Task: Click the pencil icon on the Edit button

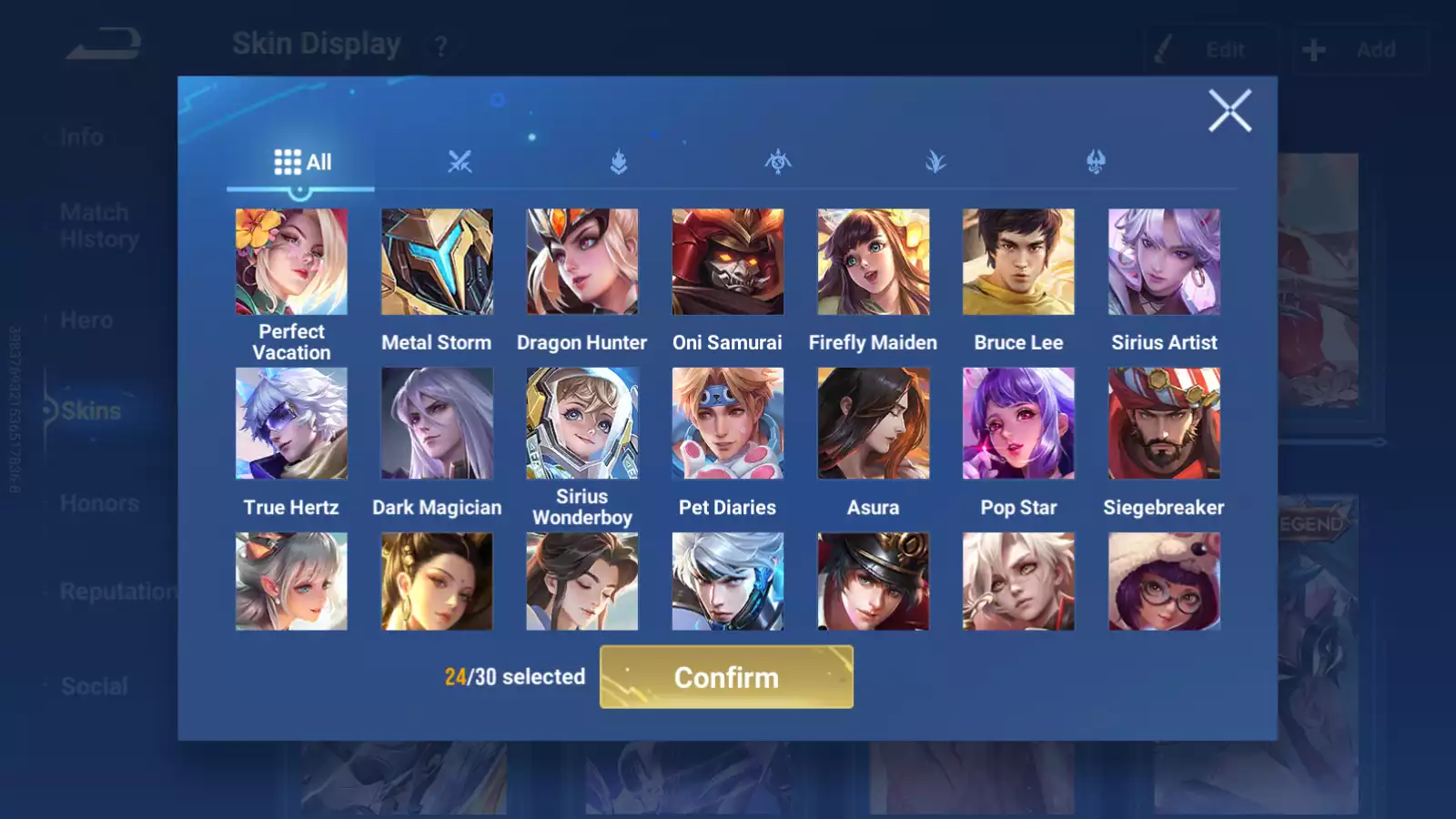Action: pyautogui.click(x=1162, y=49)
